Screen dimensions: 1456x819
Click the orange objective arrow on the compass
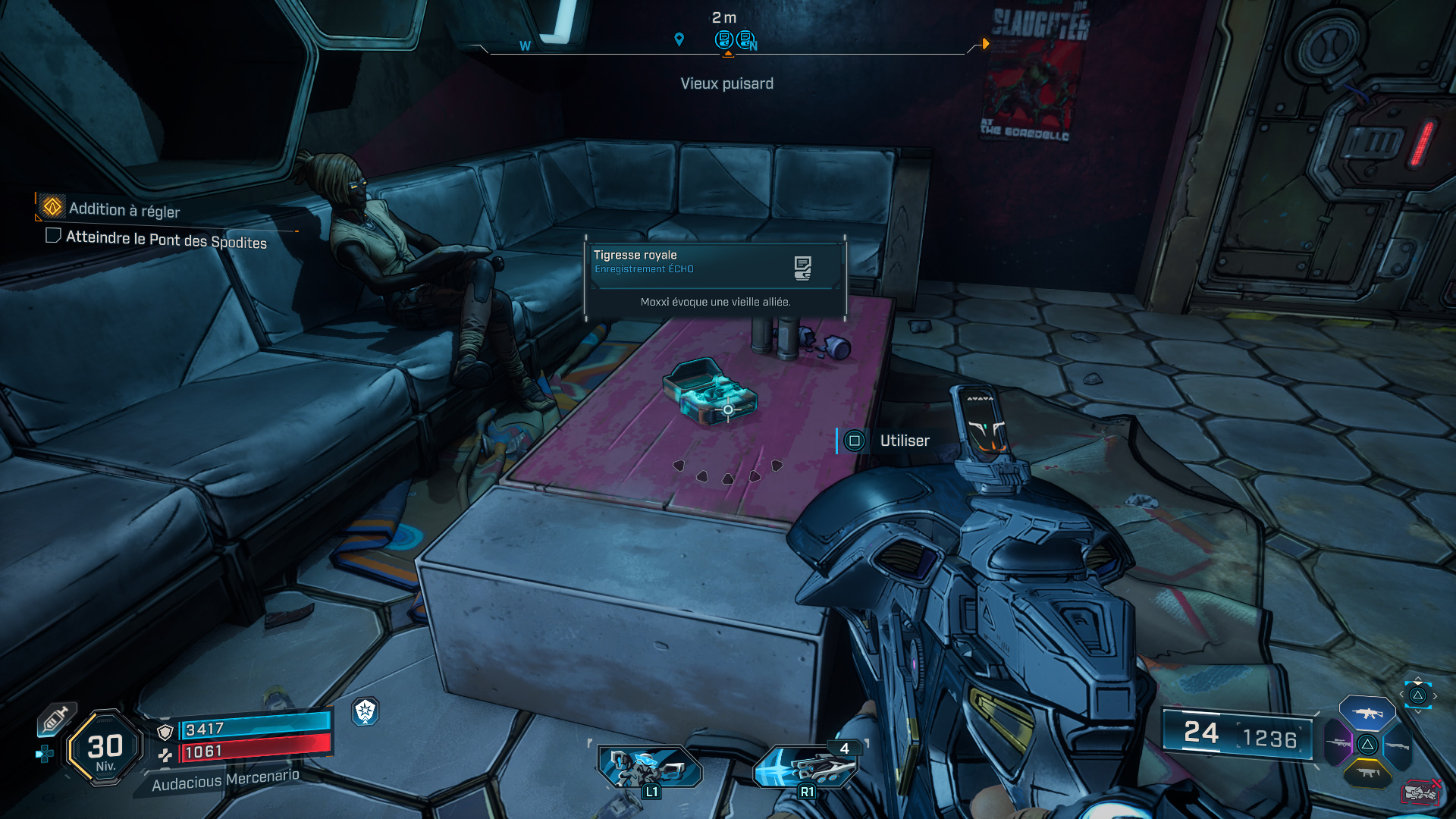click(985, 44)
